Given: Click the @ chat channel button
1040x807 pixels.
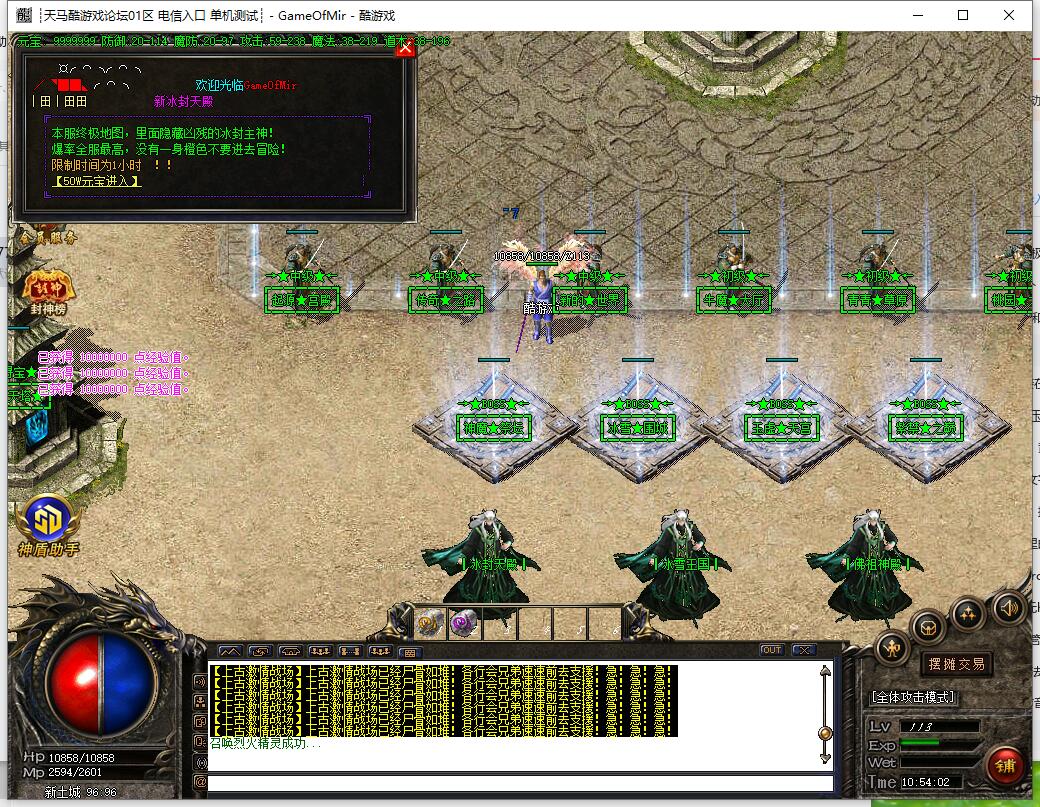Looking at the screenshot, I should click(200, 782).
